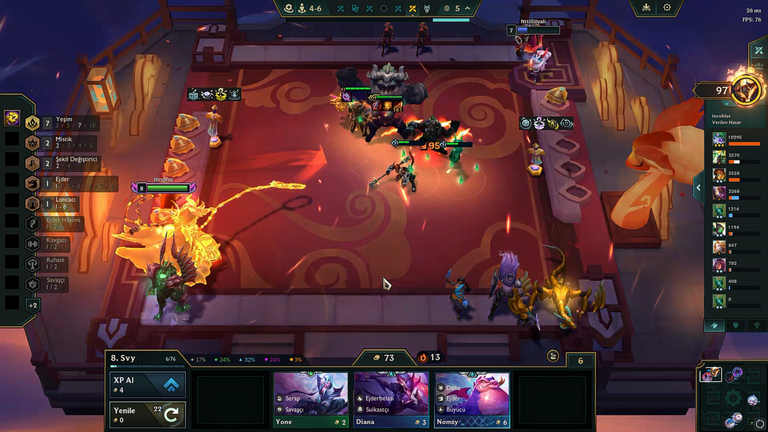The width and height of the screenshot is (768, 432).
Task: Show the Yeşim trait details
Action: pos(62,123)
